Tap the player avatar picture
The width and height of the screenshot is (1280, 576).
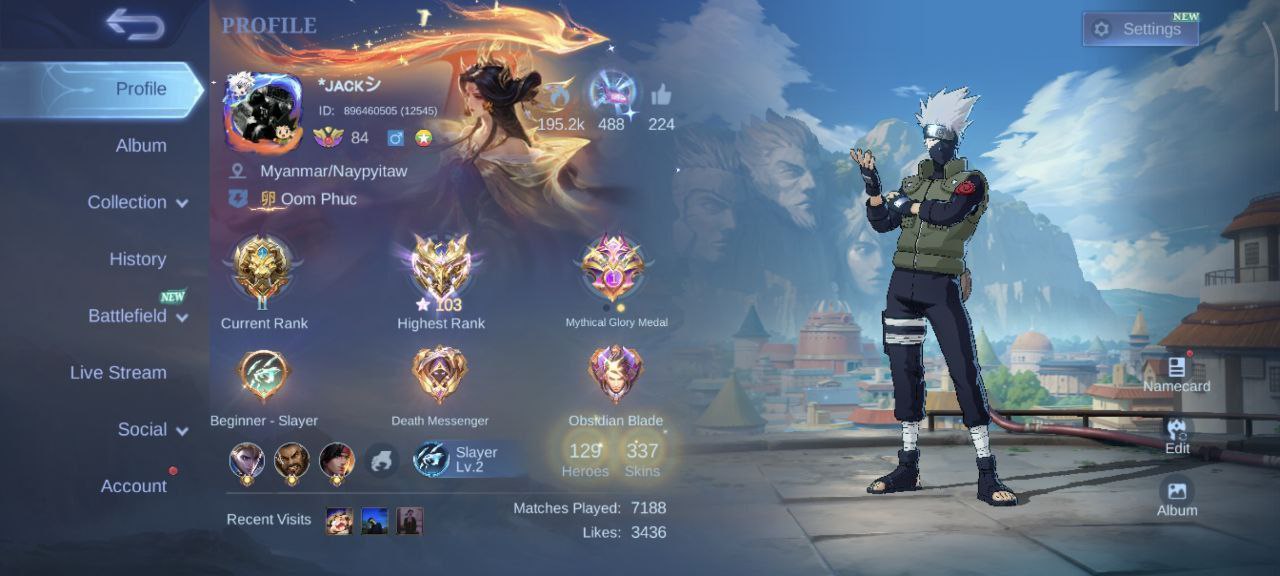click(x=262, y=111)
